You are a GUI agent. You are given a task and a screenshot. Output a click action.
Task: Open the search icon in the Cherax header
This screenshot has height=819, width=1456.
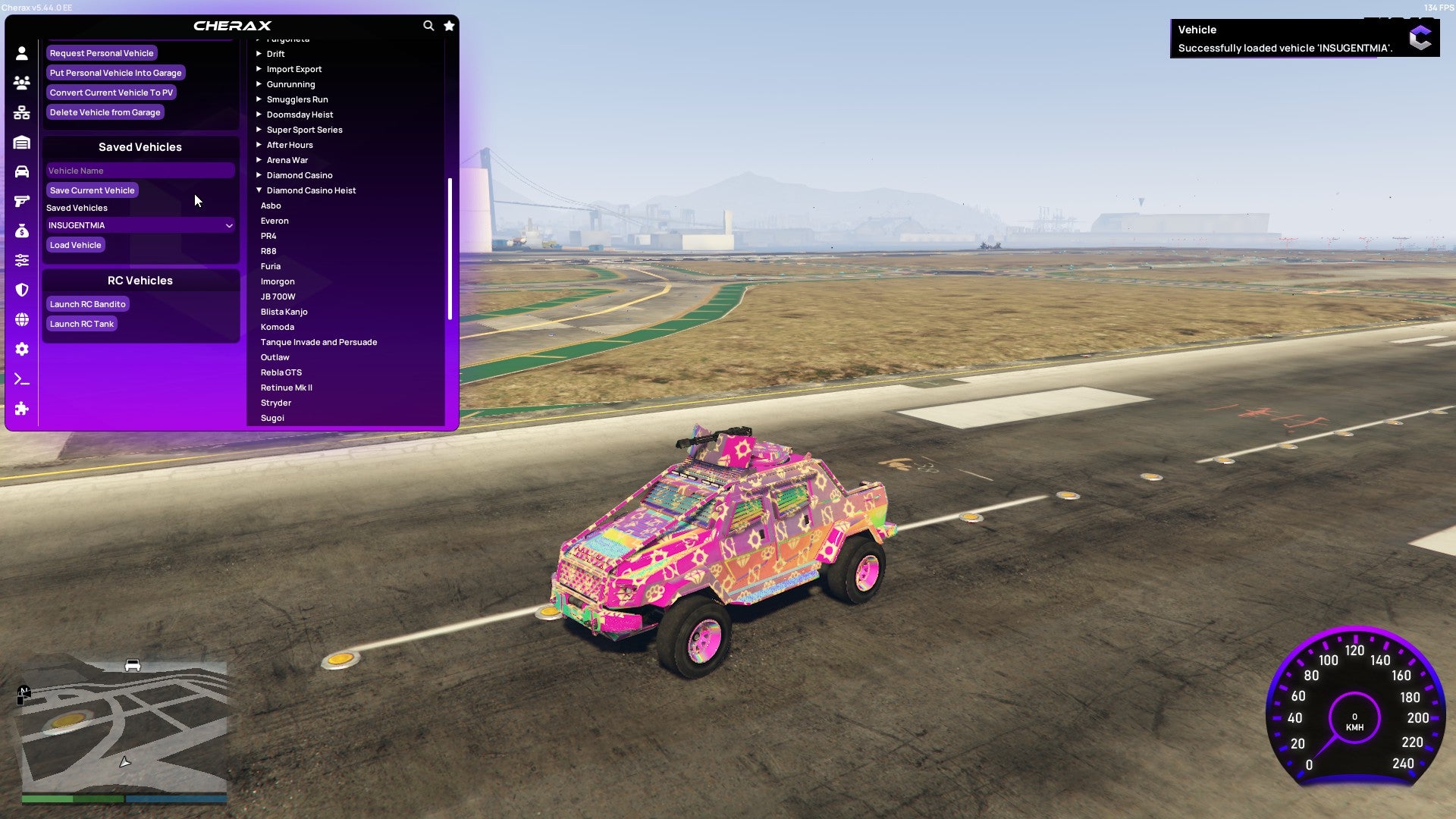pos(427,25)
